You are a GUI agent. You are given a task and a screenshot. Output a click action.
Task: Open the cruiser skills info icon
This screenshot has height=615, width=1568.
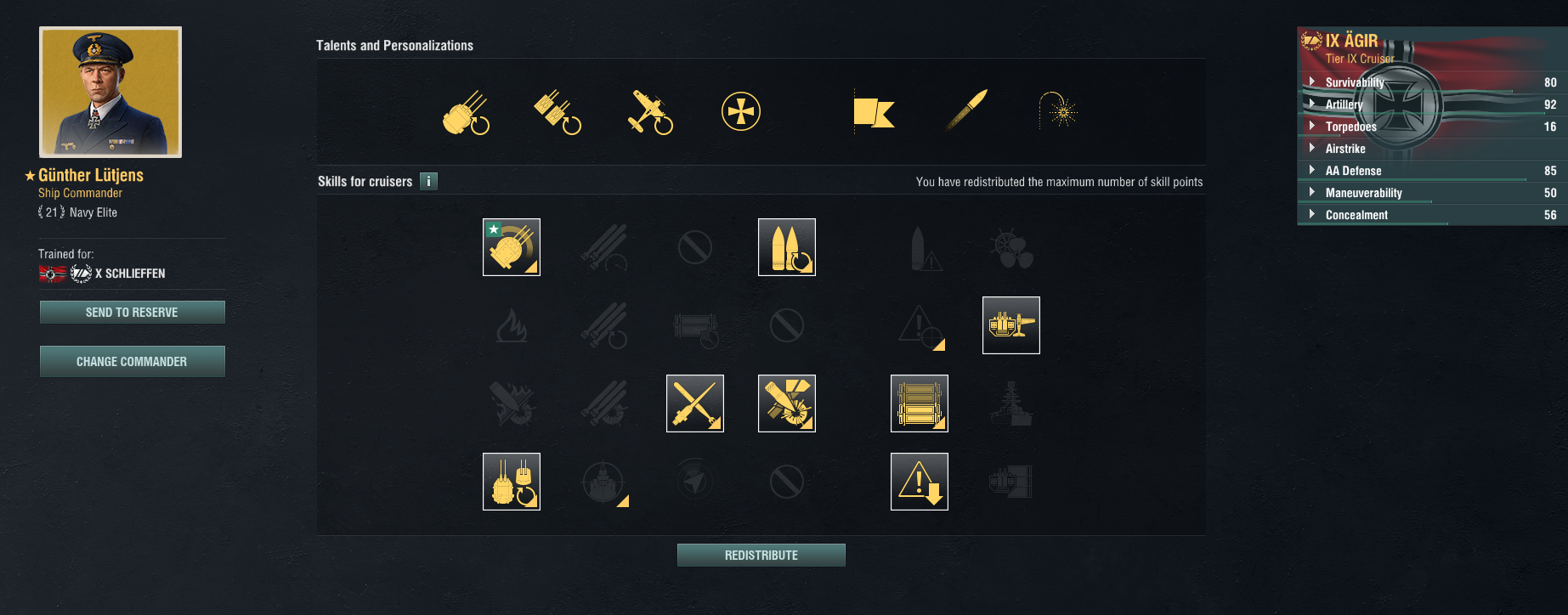429,181
